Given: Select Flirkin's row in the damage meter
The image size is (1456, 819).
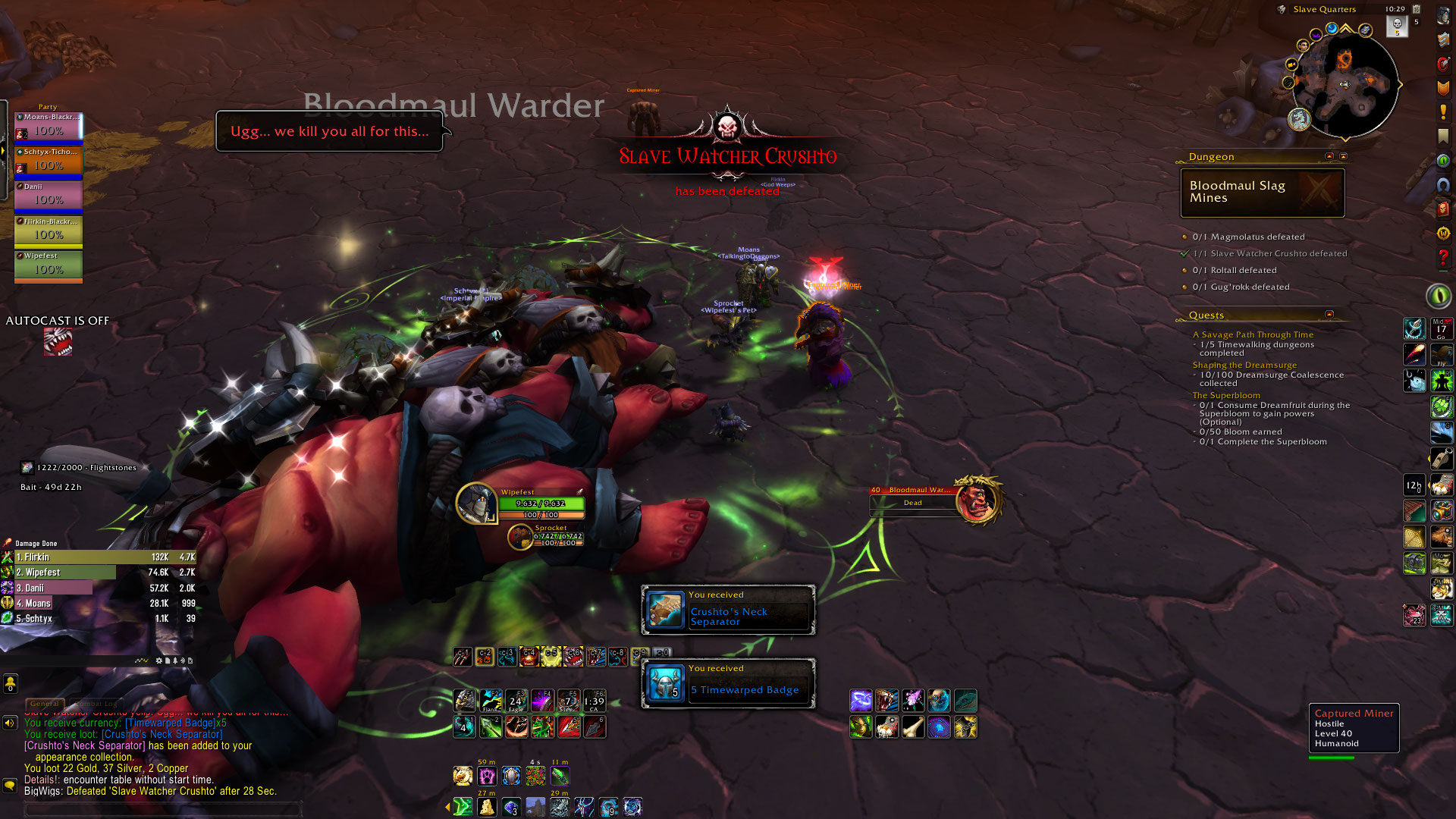Looking at the screenshot, I should tap(99, 557).
